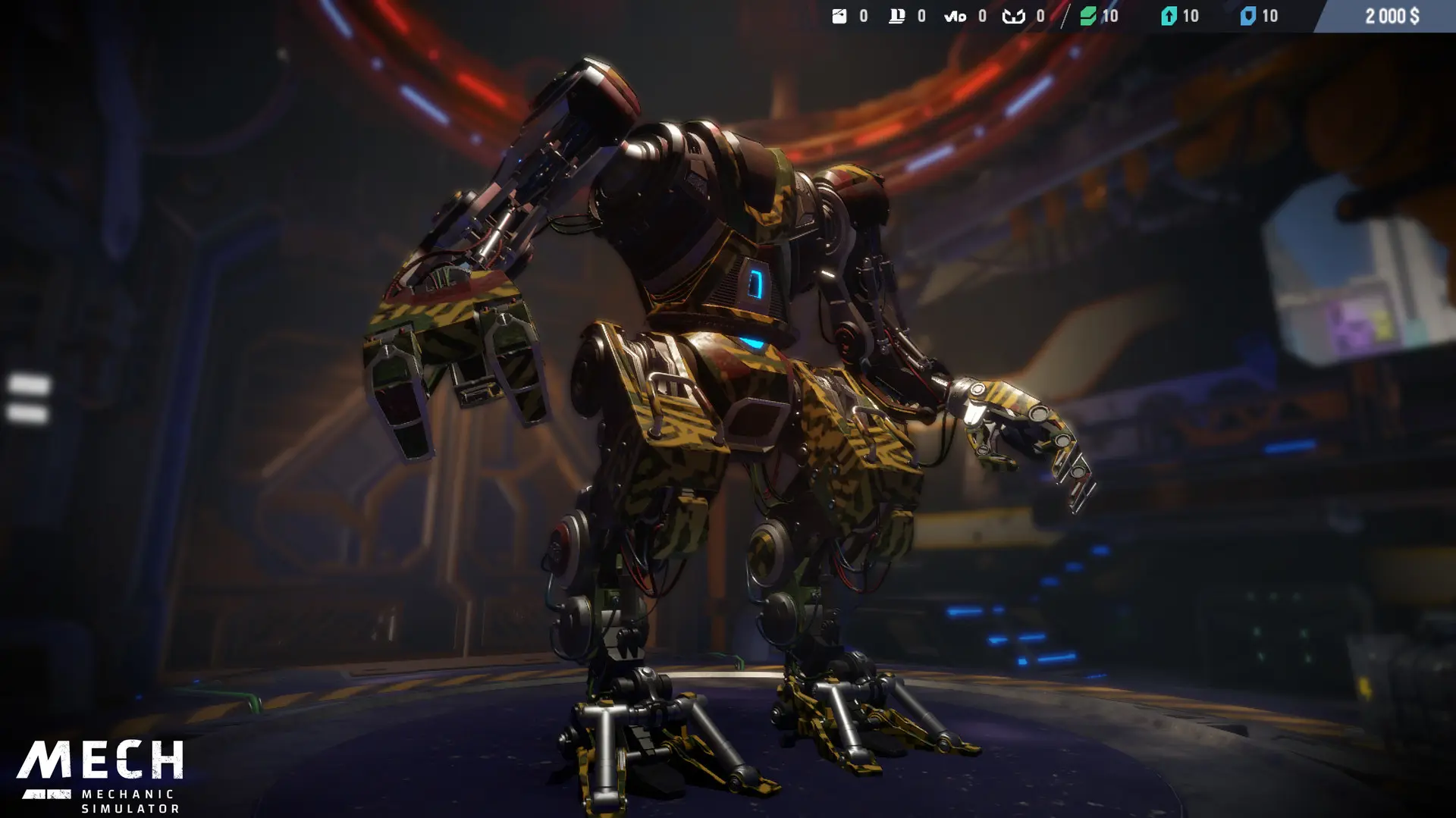Click the blue shield resource icon
1456x818 pixels.
(1250, 16)
